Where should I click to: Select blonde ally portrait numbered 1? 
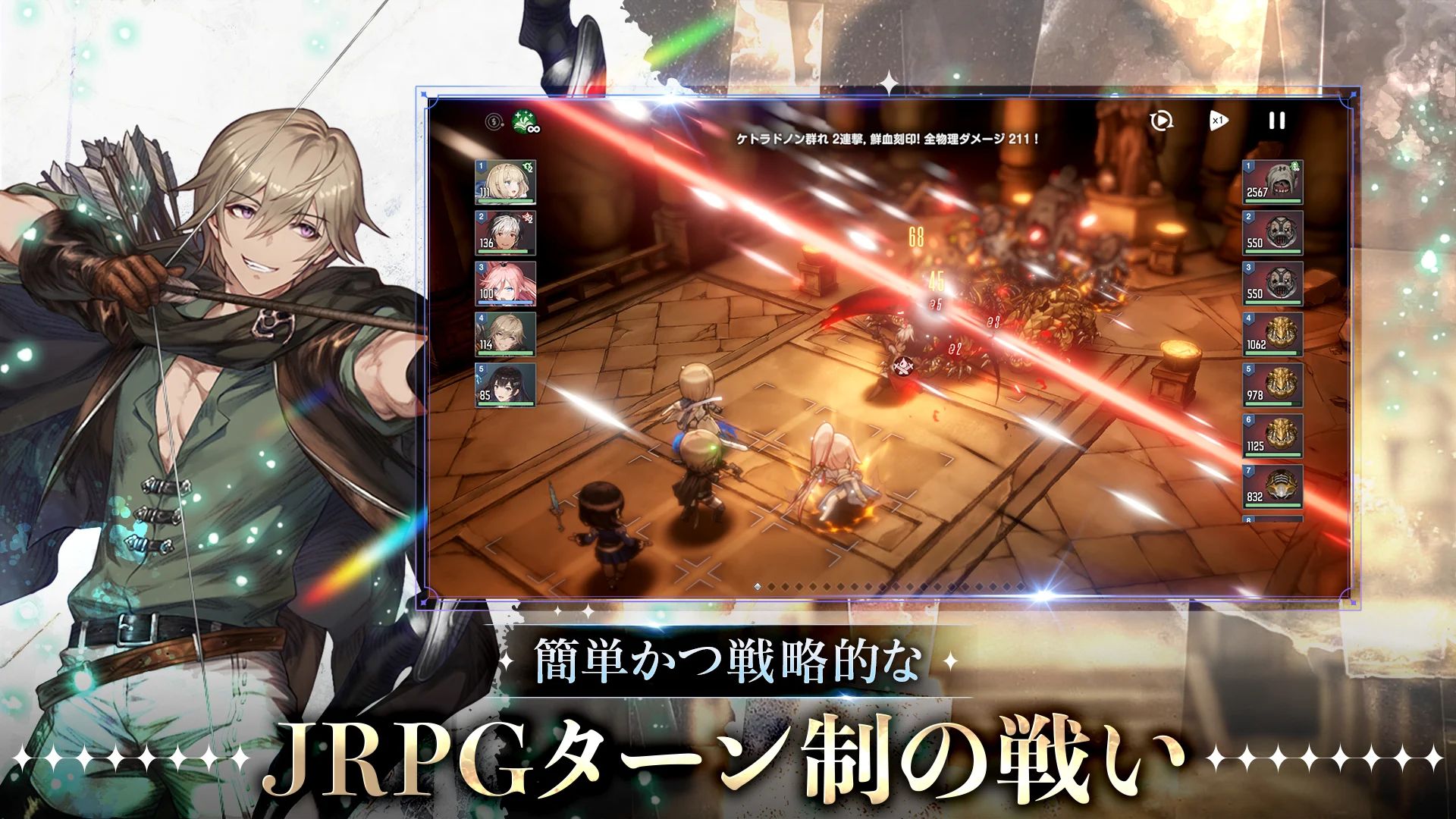tap(505, 182)
